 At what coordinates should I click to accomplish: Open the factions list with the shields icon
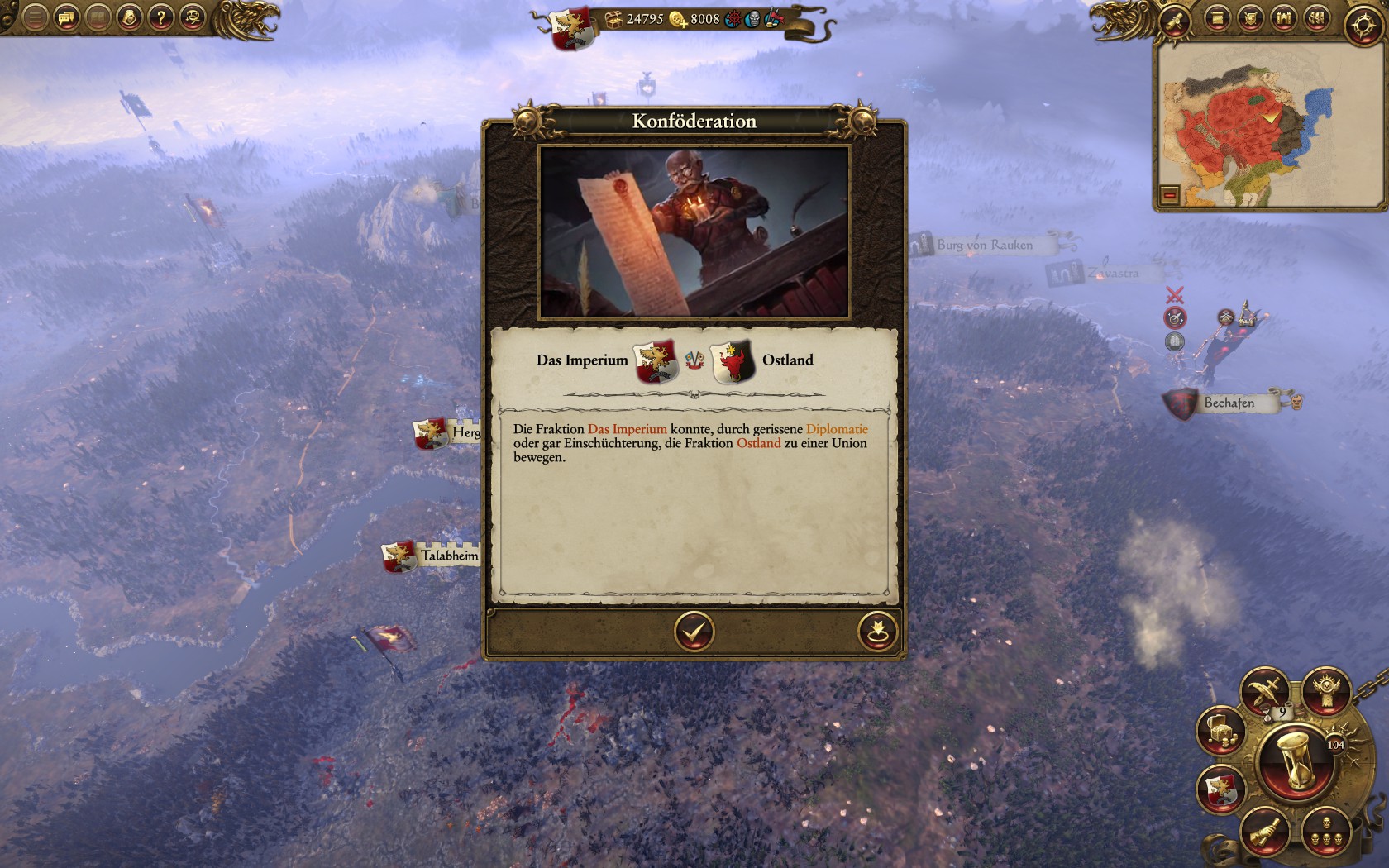(1315, 18)
